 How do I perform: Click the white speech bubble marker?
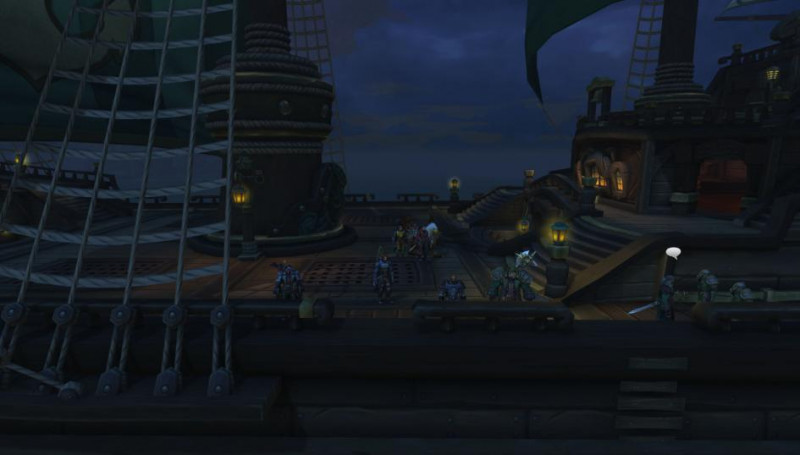[673, 253]
